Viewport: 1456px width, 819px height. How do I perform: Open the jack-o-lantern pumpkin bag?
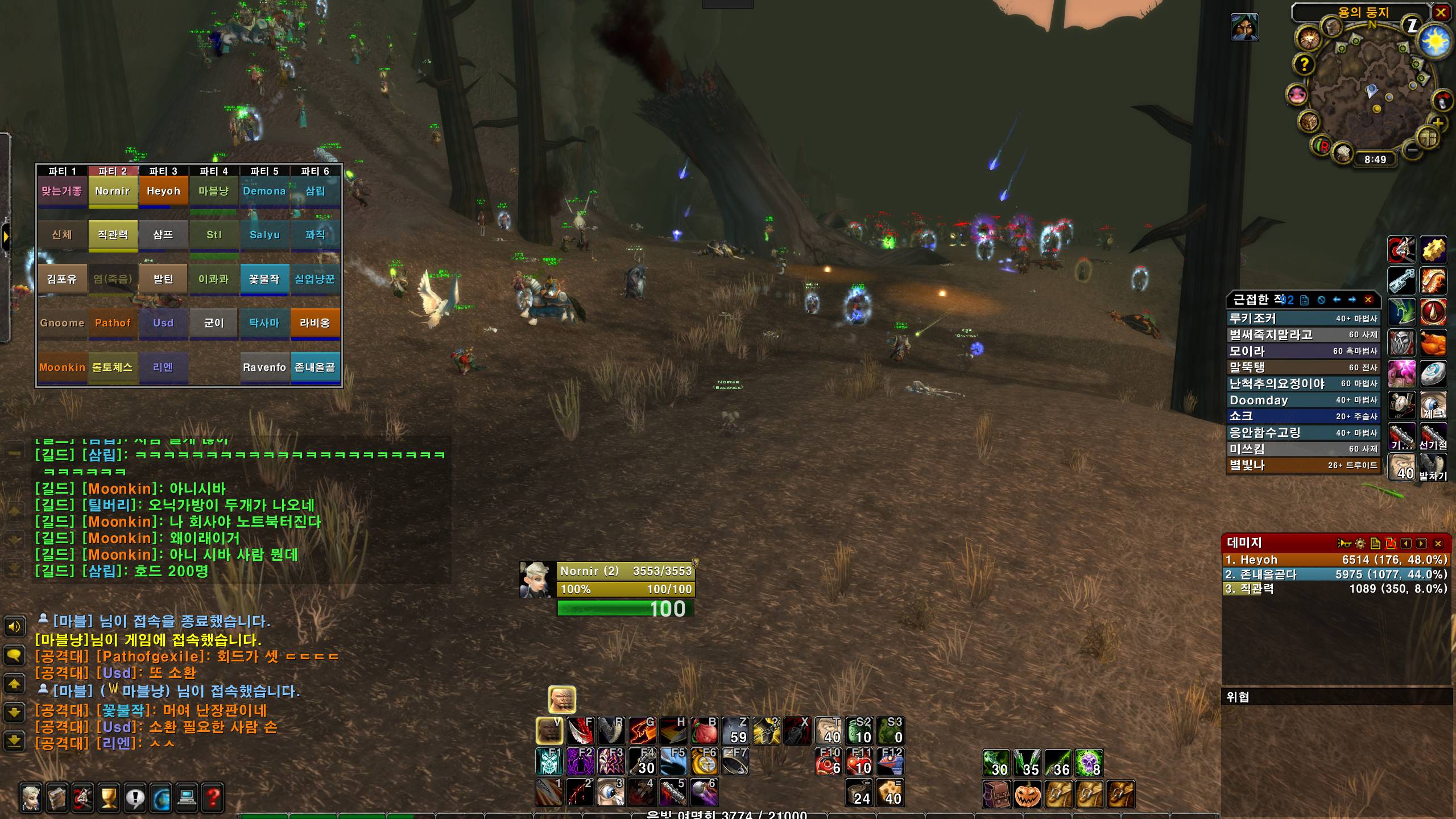click(1028, 793)
